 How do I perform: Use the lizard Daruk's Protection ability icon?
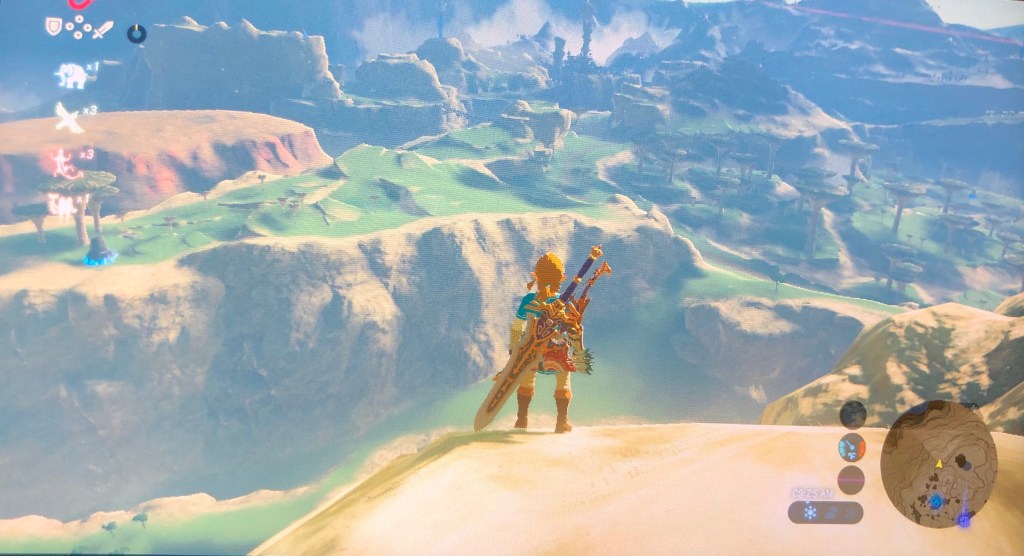click(x=64, y=163)
